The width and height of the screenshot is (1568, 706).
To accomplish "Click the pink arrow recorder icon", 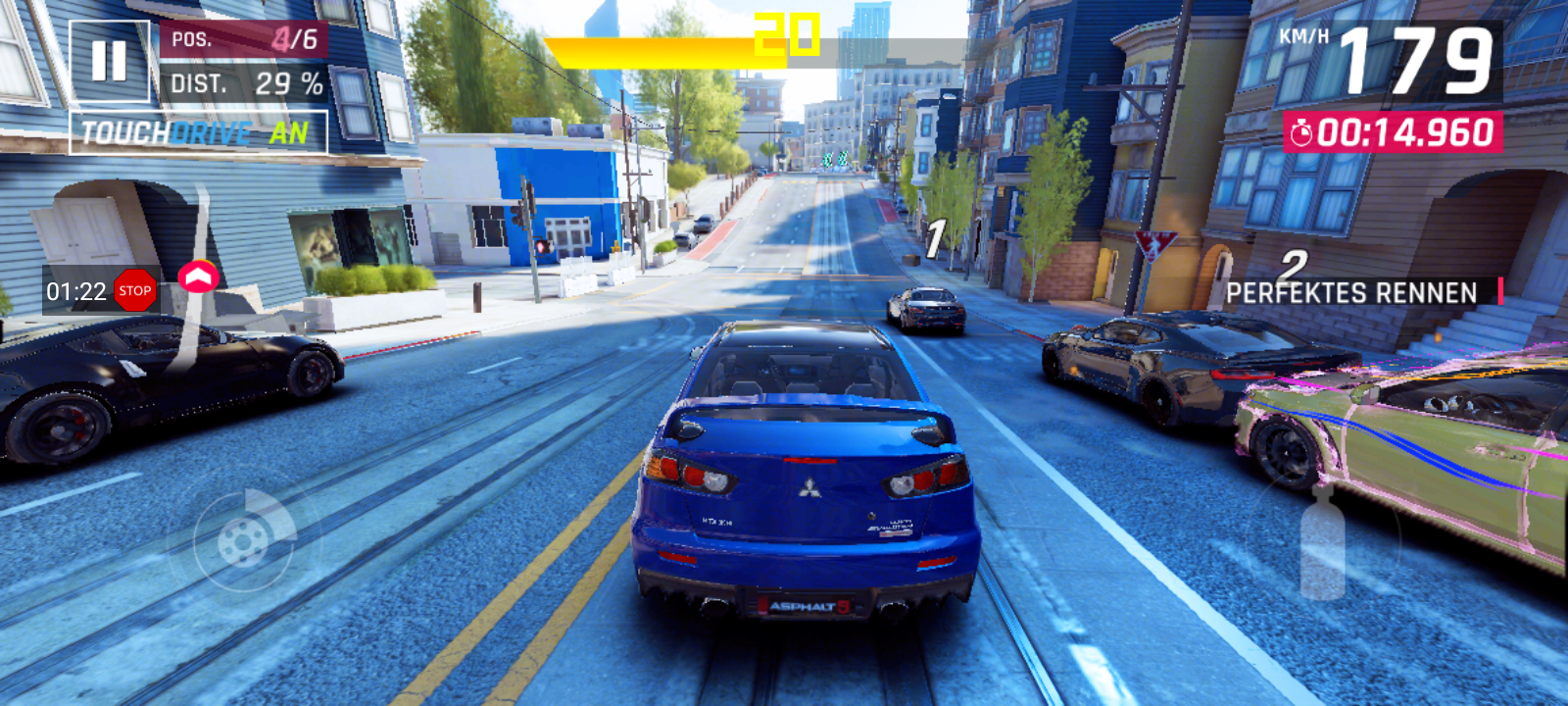I will coord(199,277).
